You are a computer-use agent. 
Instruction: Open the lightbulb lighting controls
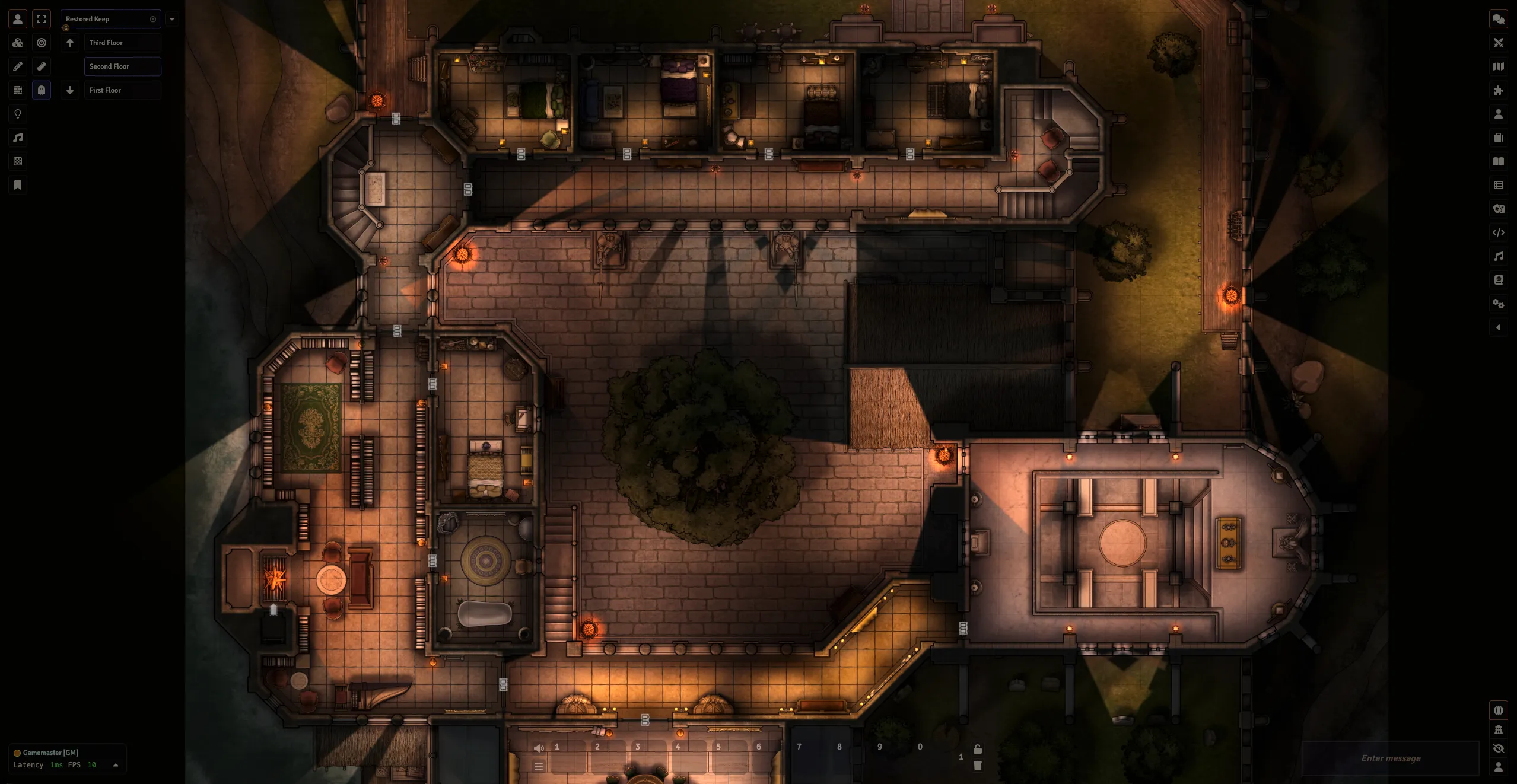click(x=18, y=114)
